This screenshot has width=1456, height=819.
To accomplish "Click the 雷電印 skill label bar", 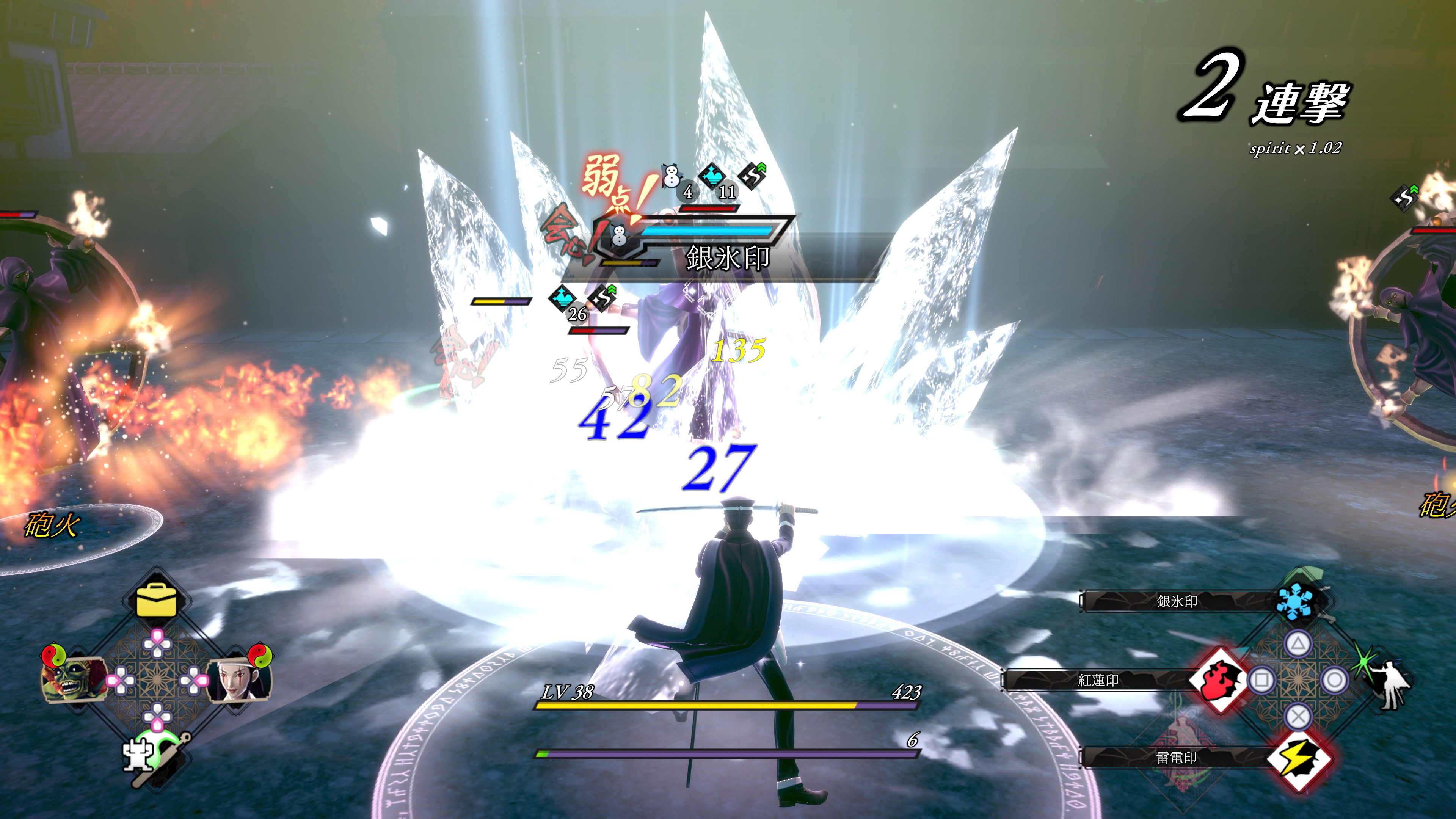I will click(x=1176, y=758).
